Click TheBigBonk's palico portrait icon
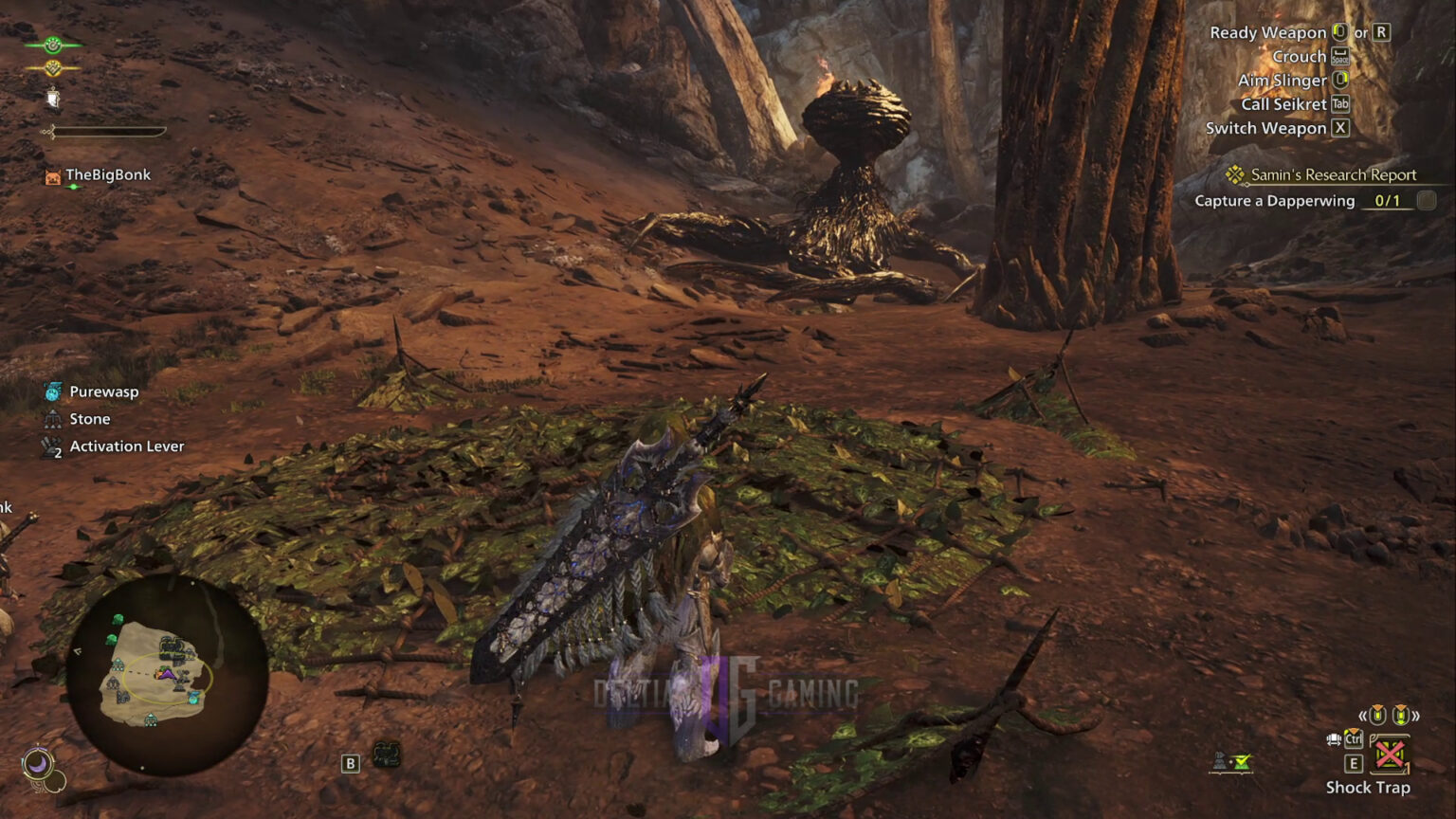 [52, 174]
